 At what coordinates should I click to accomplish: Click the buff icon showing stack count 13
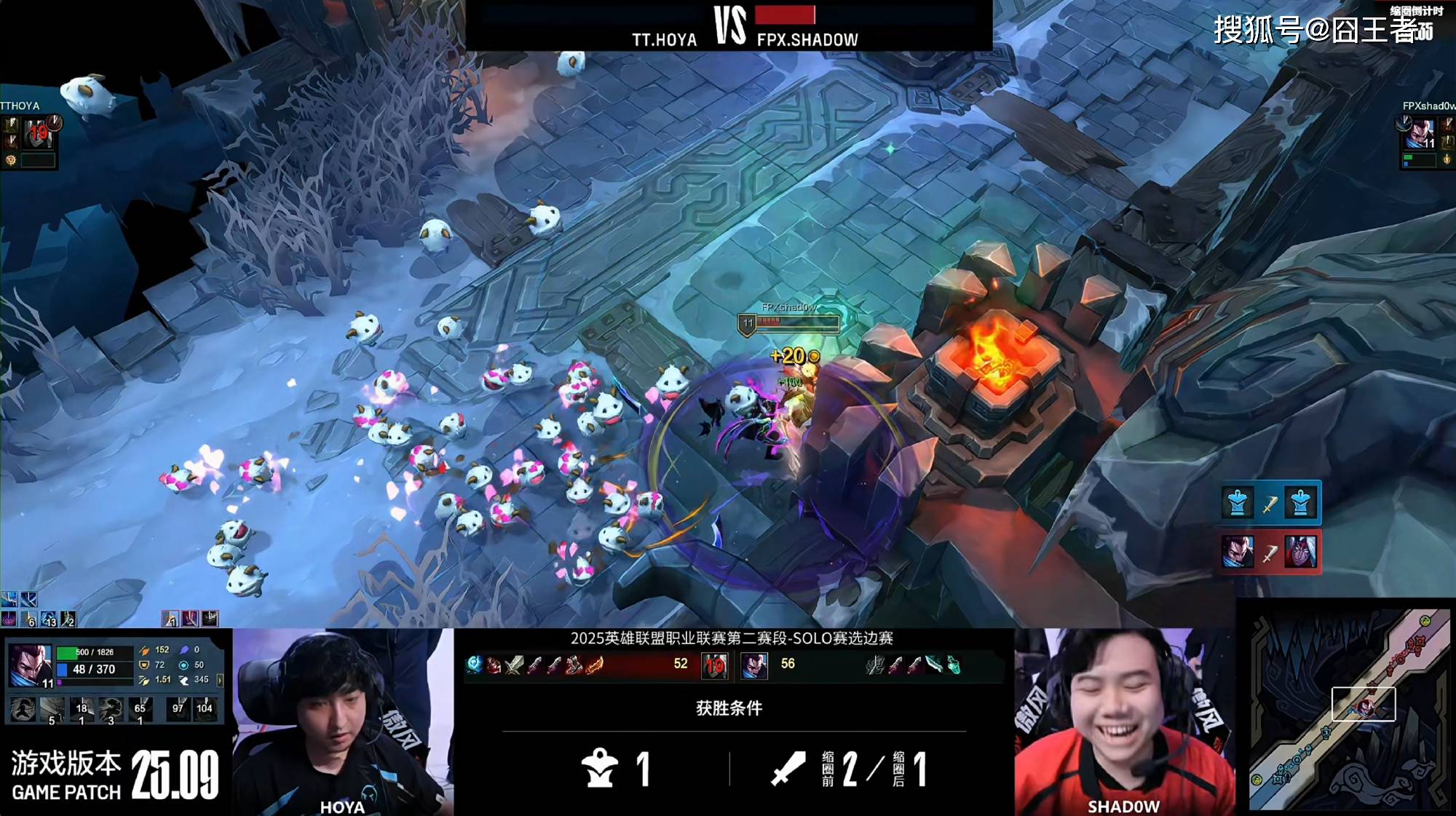[49, 619]
